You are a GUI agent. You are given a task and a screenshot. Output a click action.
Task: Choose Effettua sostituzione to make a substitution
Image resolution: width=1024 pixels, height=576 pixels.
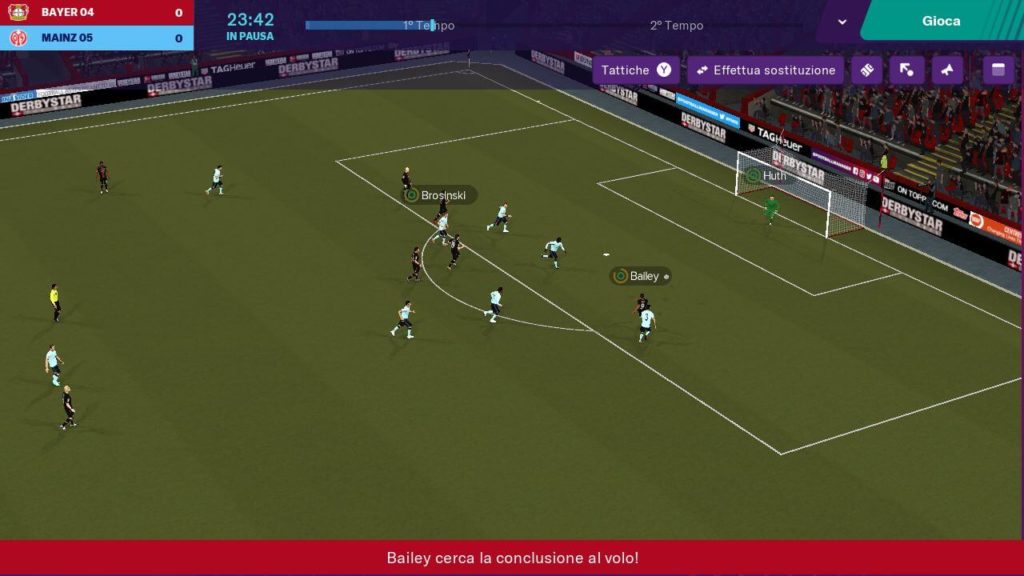[x=765, y=71]
